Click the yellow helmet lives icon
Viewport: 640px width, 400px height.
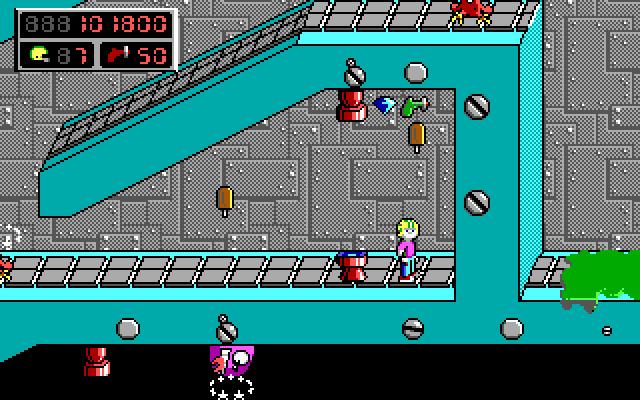pyautogui.click(x=39, y=54)
